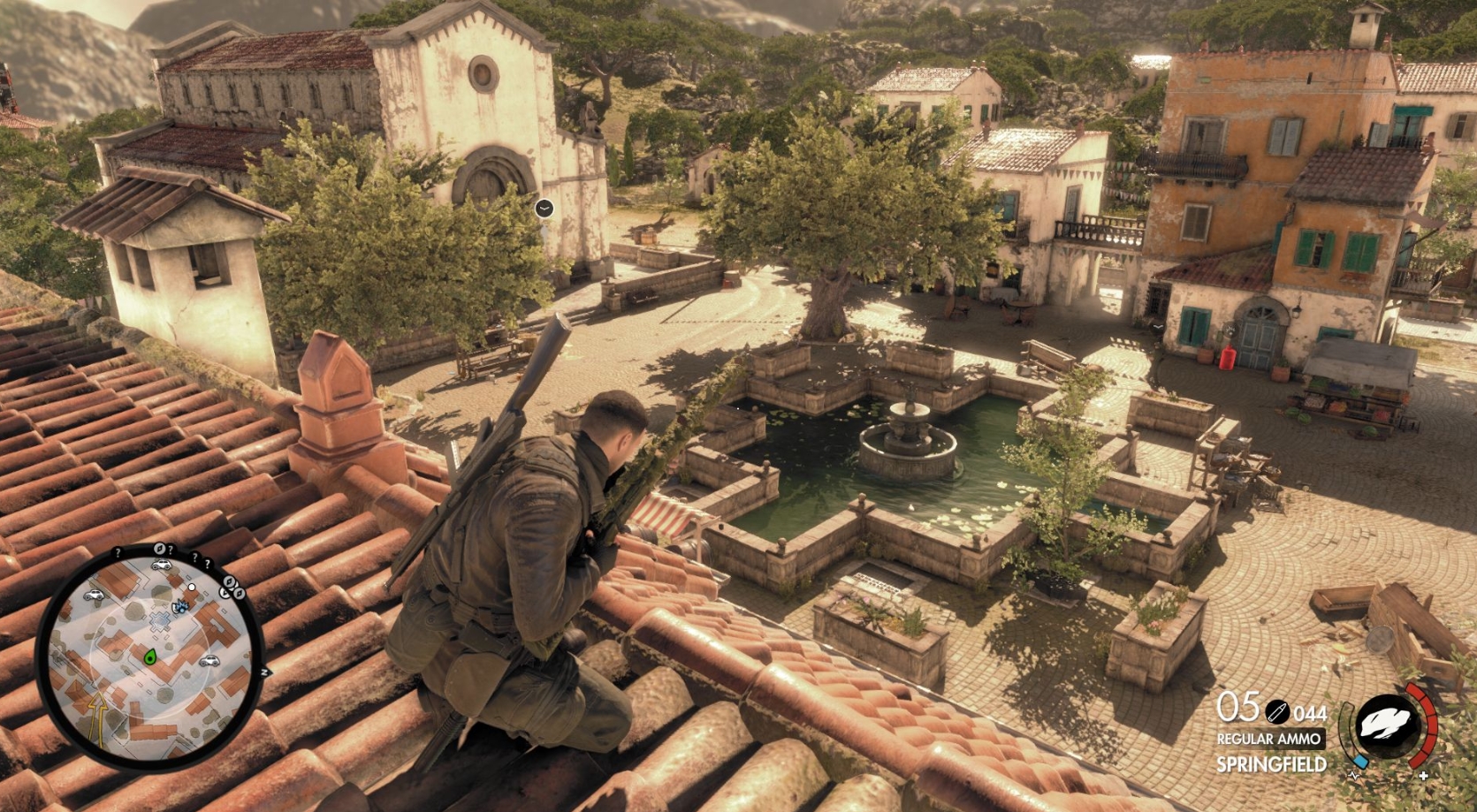The image size is (1477, 812).
Task: Select the compass binocular marker atop the minimap
Action: [159, 549]
